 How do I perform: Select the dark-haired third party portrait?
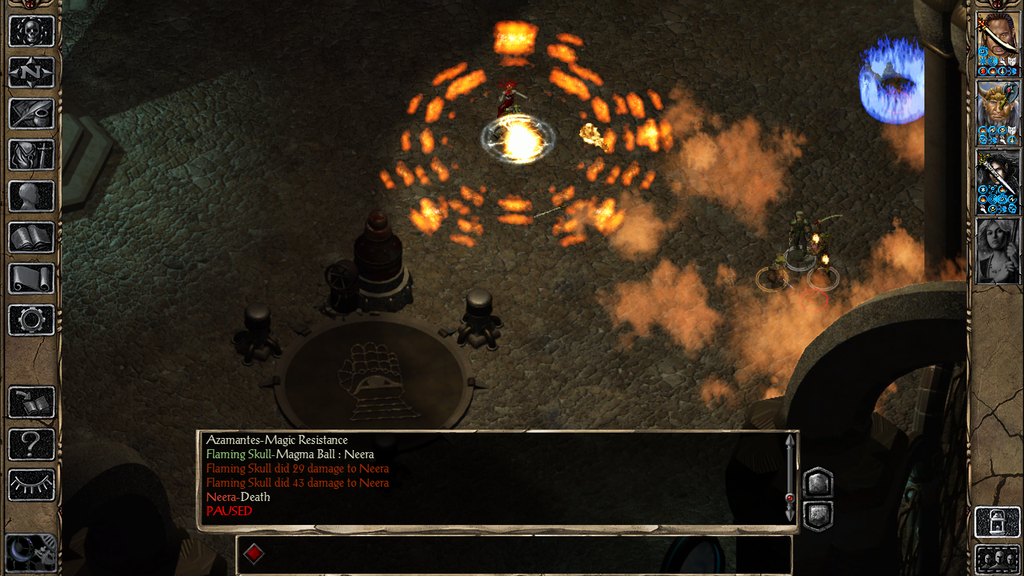[x=997, y=182]
